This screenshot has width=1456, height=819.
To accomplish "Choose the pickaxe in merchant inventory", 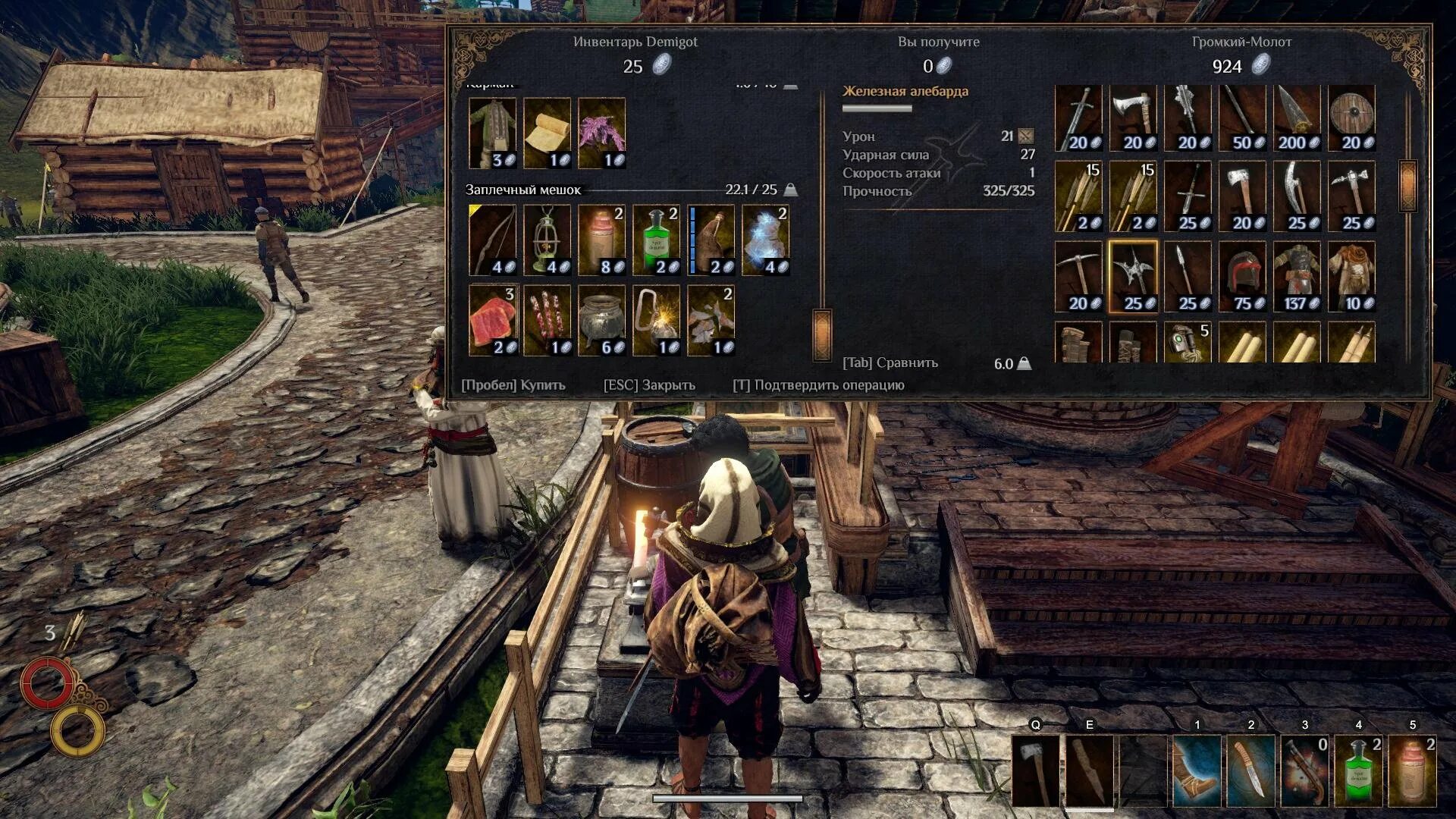I will 1078,278.
